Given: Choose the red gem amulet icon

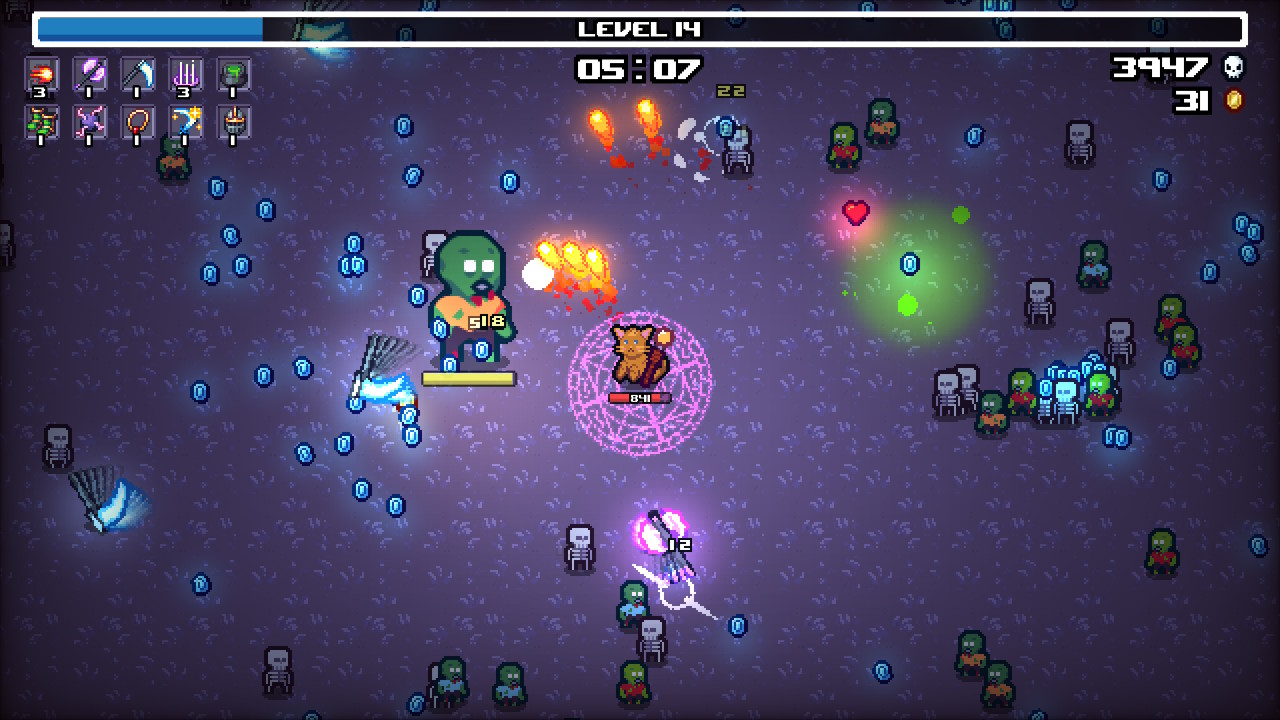Looking at the screenshot, I should tap(138, 122).
